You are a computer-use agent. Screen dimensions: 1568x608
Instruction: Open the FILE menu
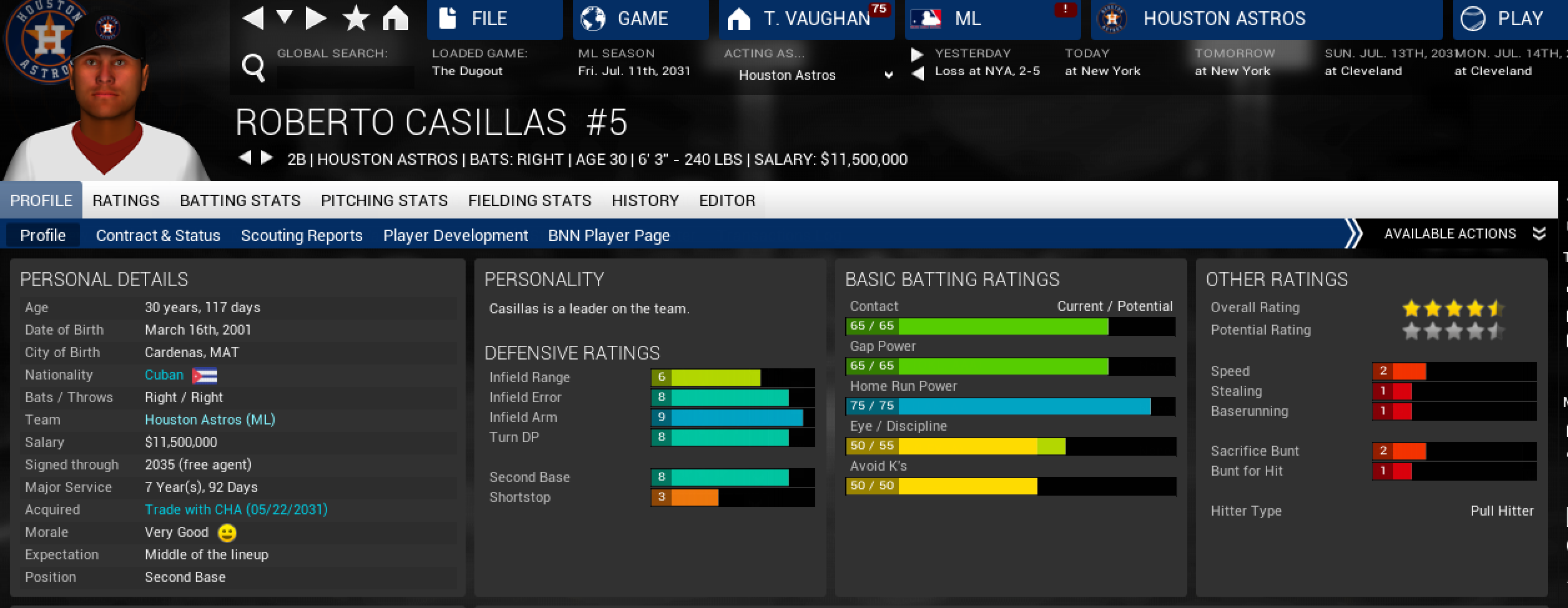(494, 19)
